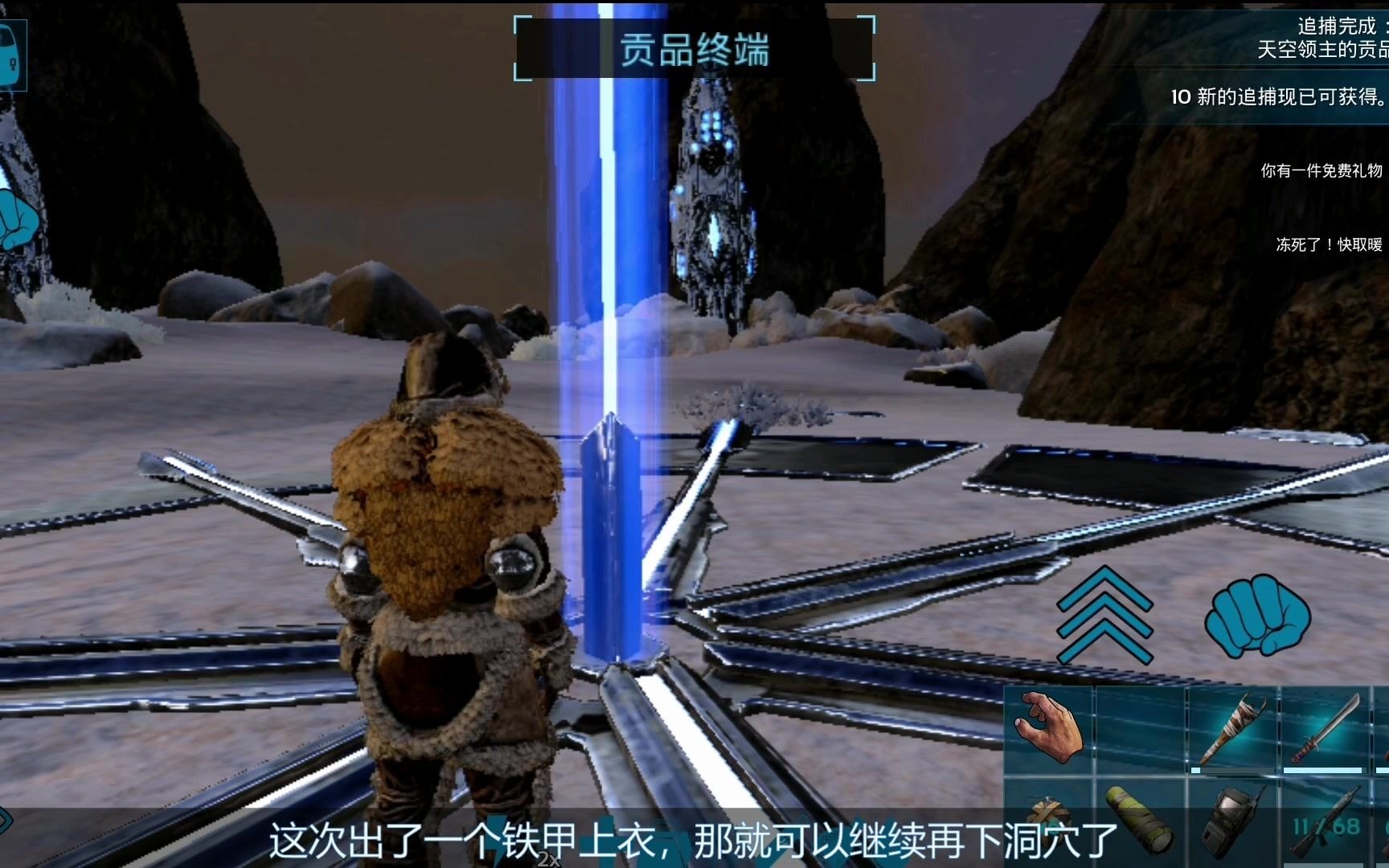
Task: Open the new pursuits available notice
Action: [x=1278, y=97]
